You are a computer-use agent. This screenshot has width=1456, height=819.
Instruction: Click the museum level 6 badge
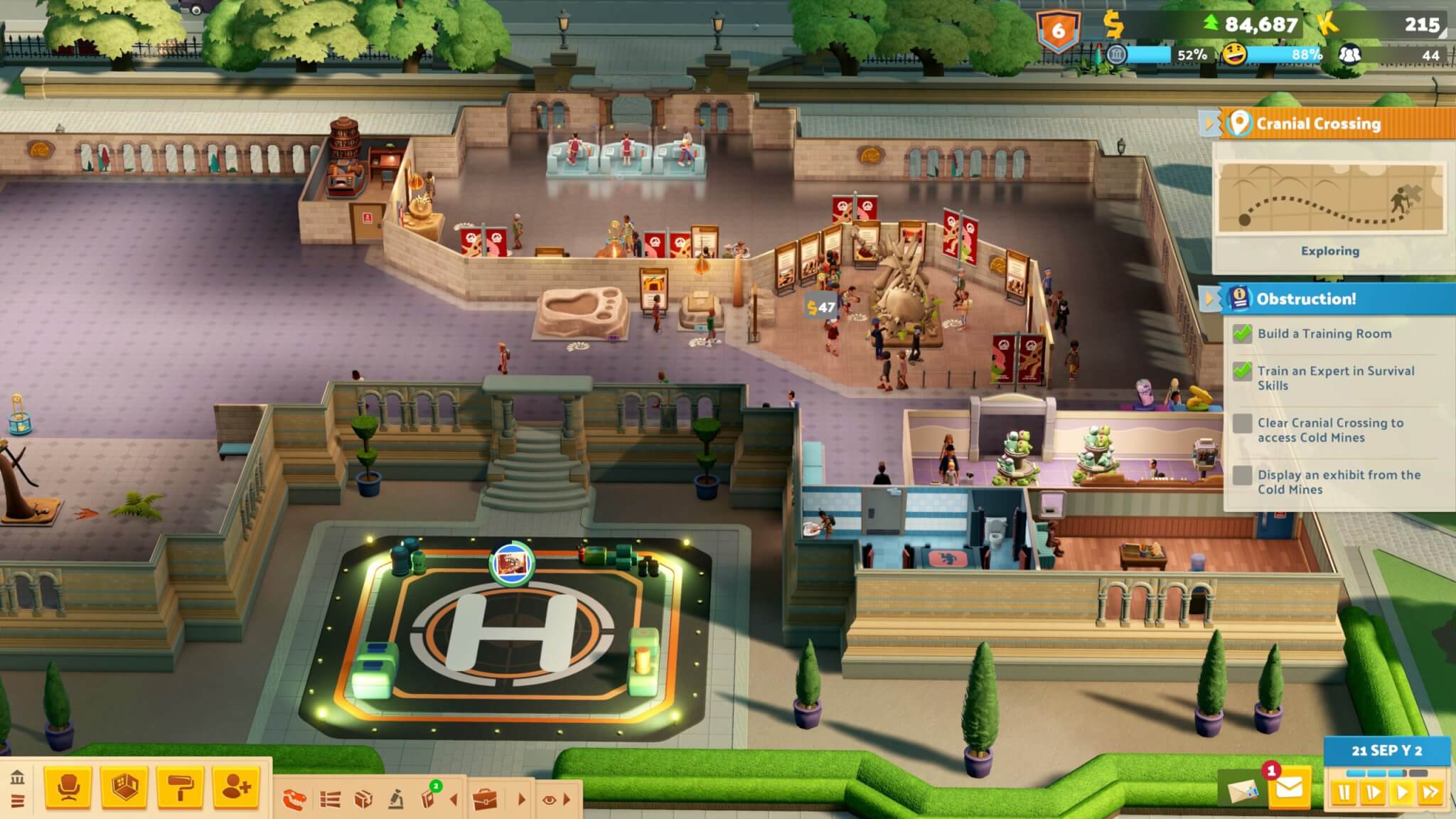pyautogui.click(x=1058, y=31)
